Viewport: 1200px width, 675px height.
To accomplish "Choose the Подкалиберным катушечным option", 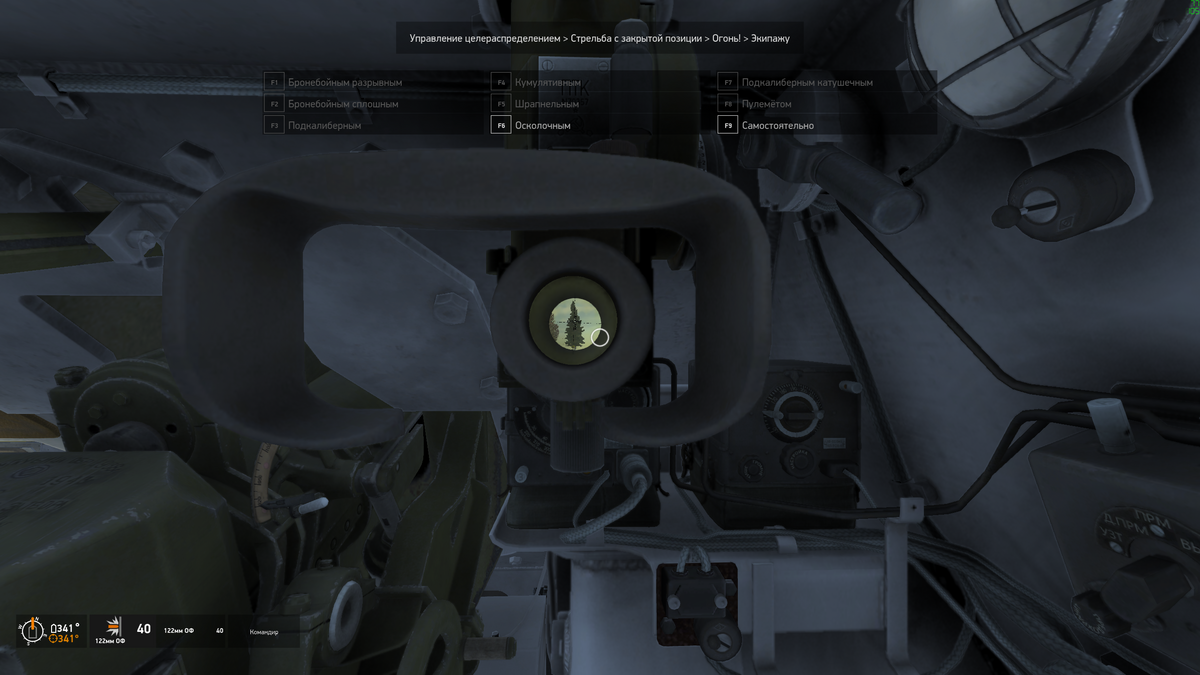I will [807, 82].
